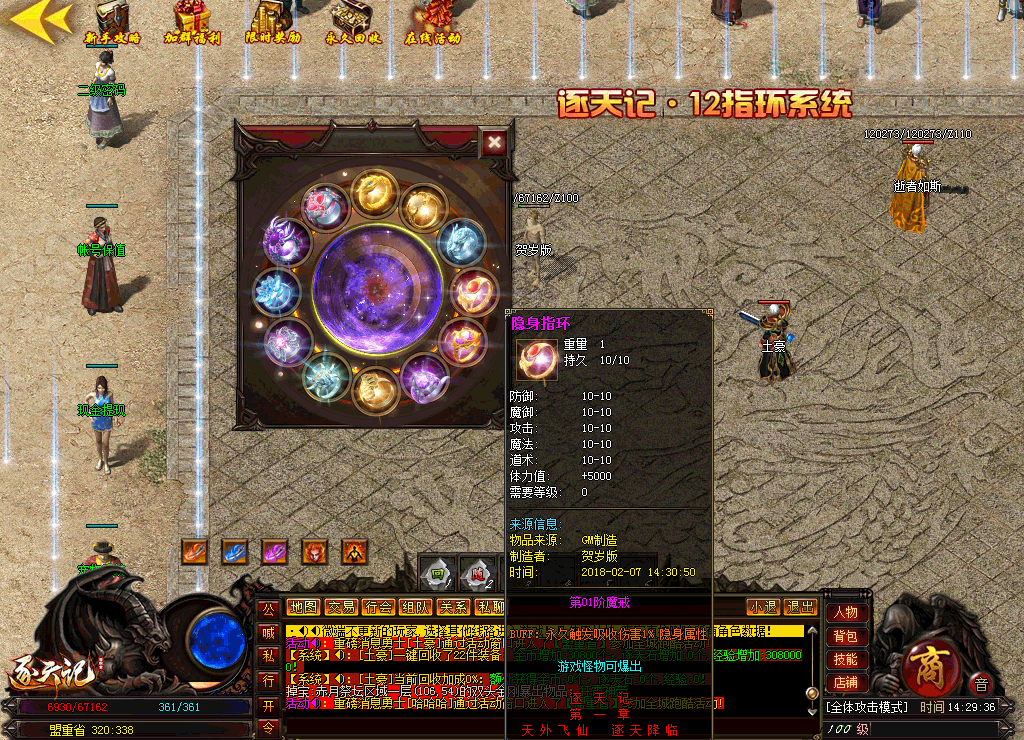This screenshot has height=740, width=1024.
Task: Open 在线活动 online events
Action: pyautogui.click(x=432, y=23)
